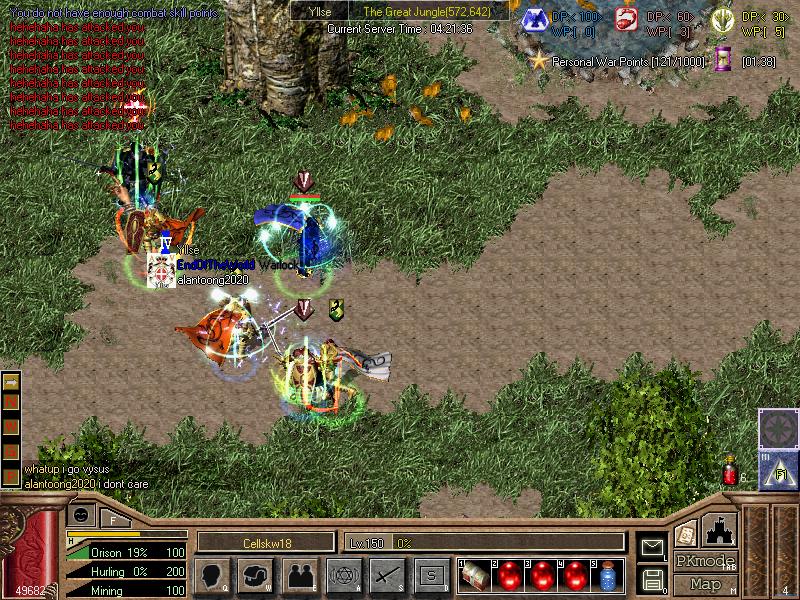Open the Map
This screenshot has height=600, width=800.
pyautogui.click(x=705, y=583)
